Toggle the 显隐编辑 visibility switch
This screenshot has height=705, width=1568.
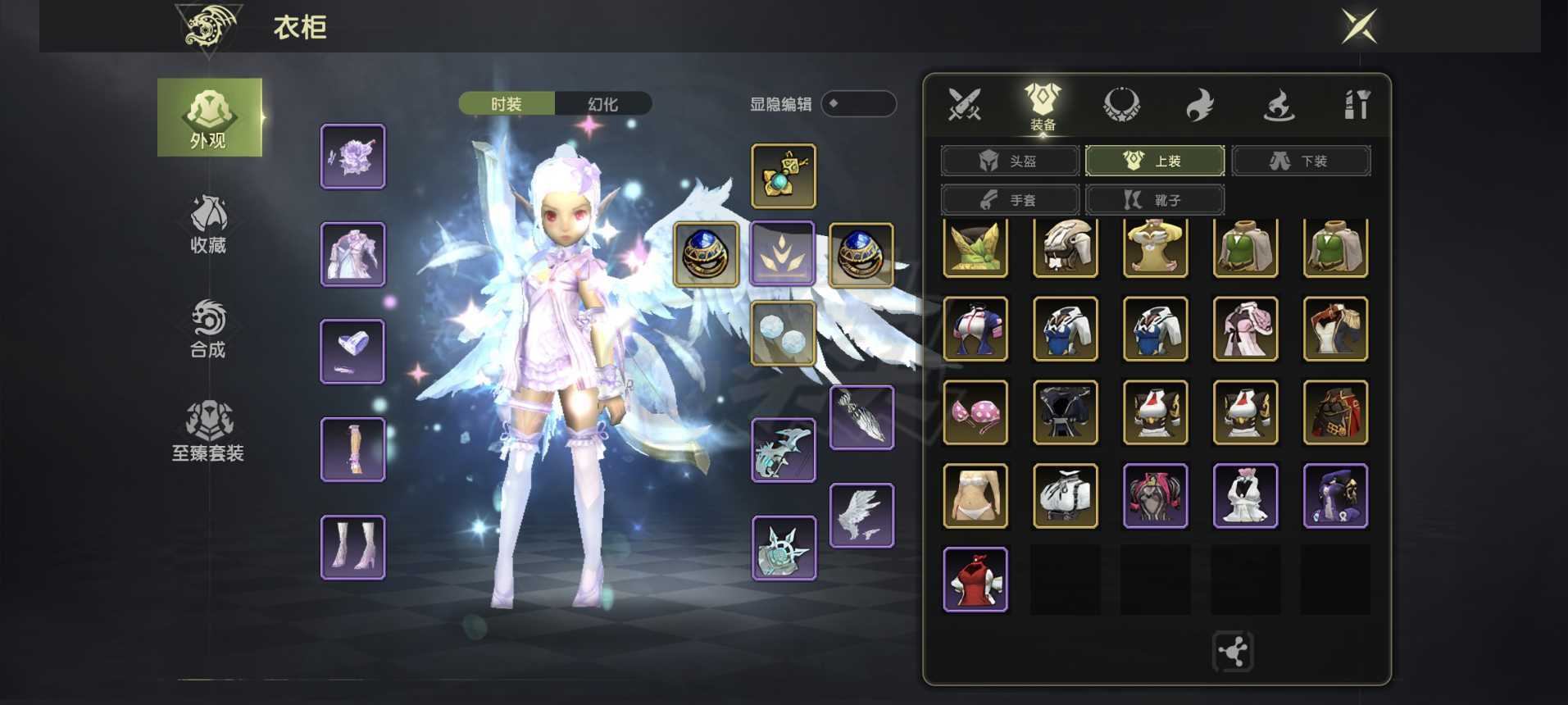[858, 104]
